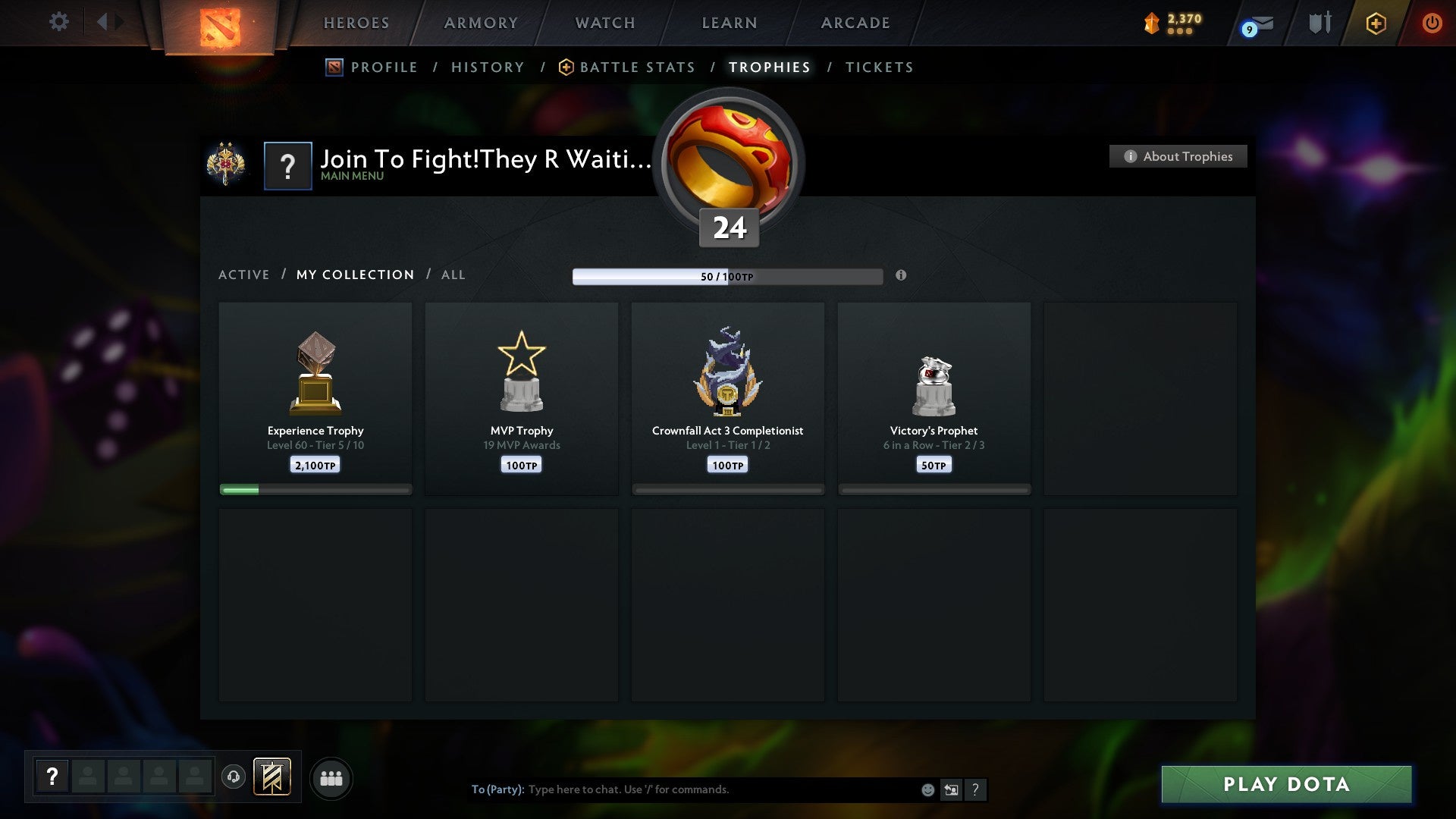
Task: Select the ACTIVE trophy filter
Action: point(244,275)
